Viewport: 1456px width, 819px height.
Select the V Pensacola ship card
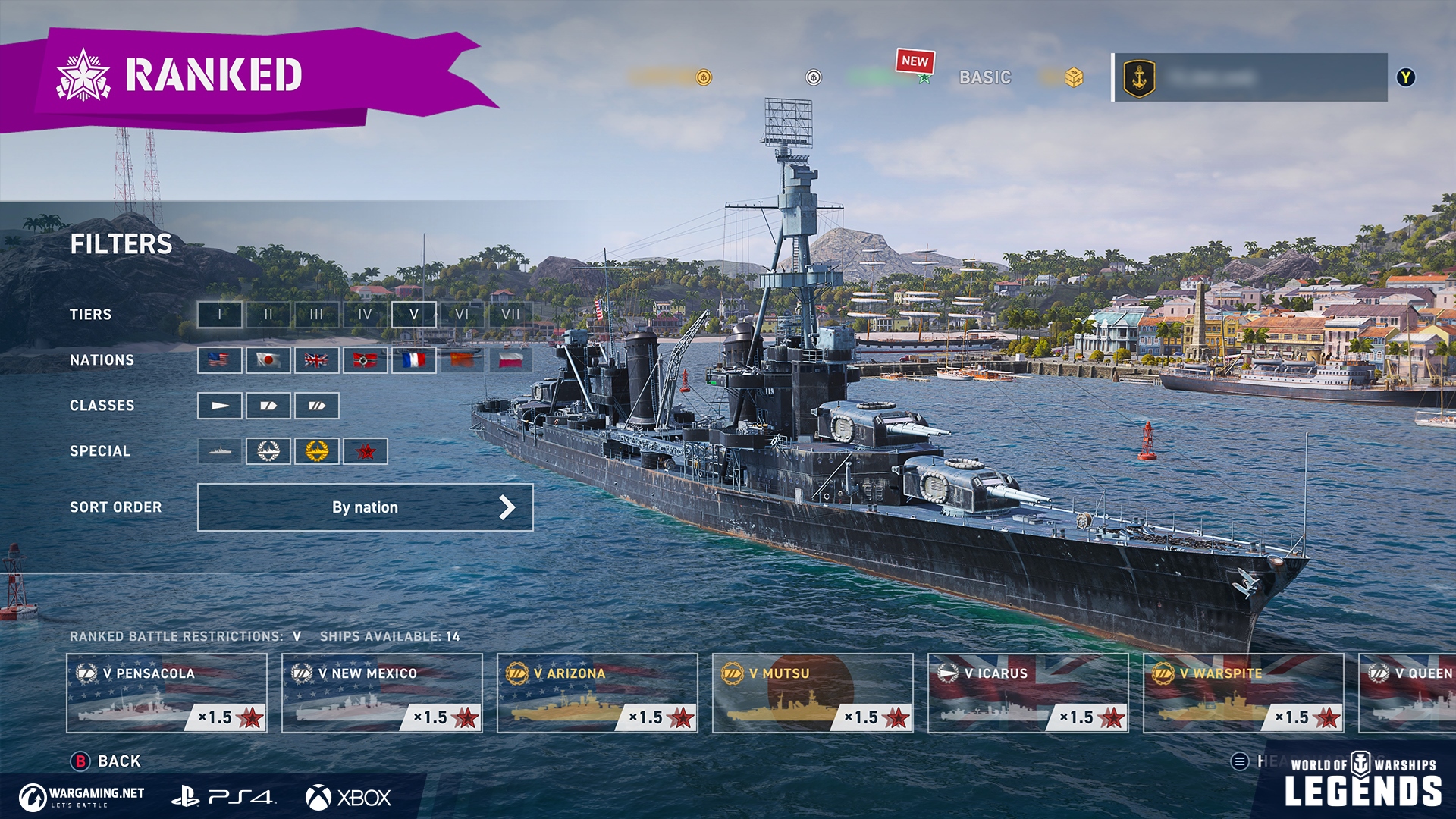coord(167,693)
